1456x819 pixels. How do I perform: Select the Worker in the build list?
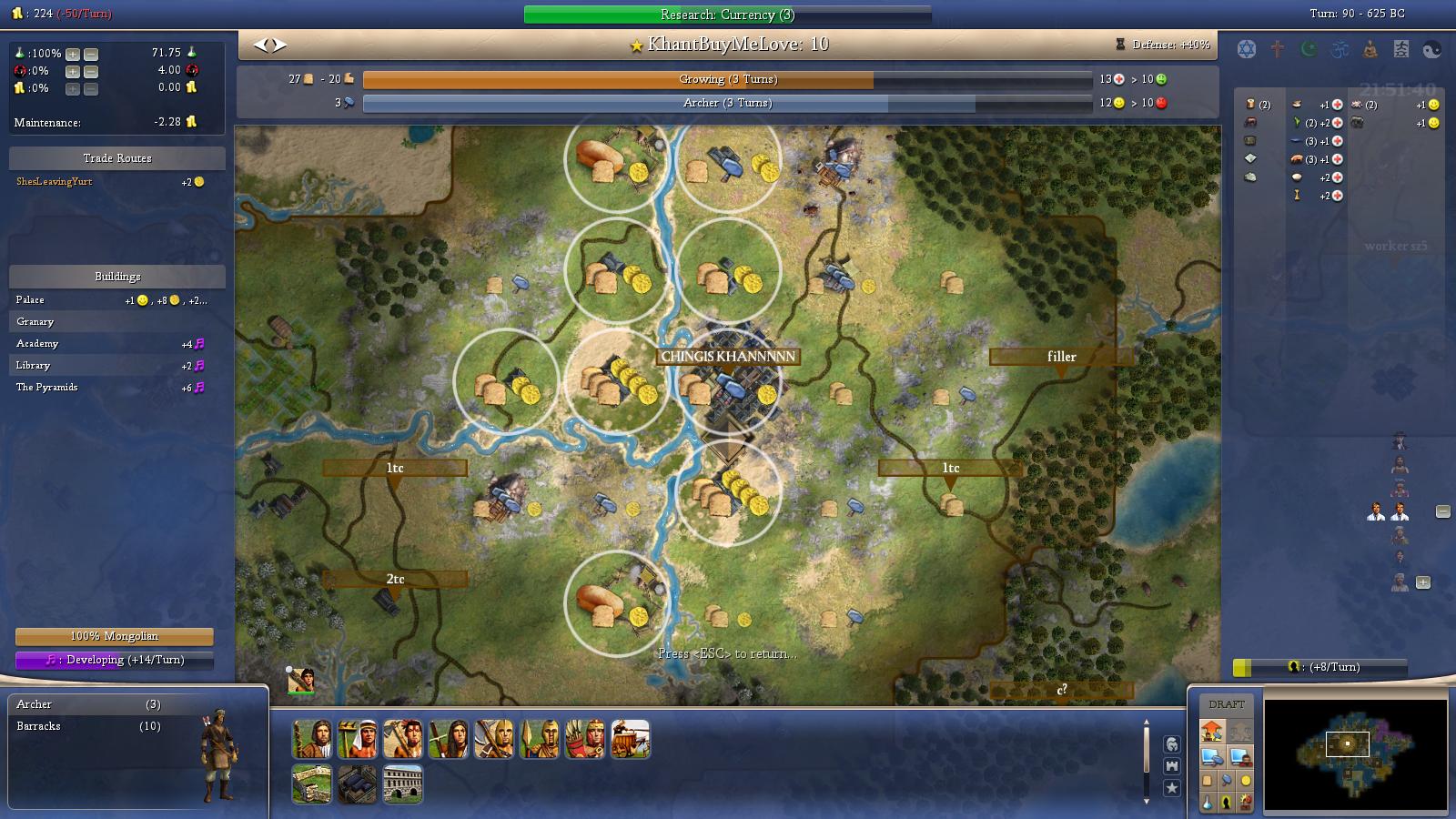point(356,739)
